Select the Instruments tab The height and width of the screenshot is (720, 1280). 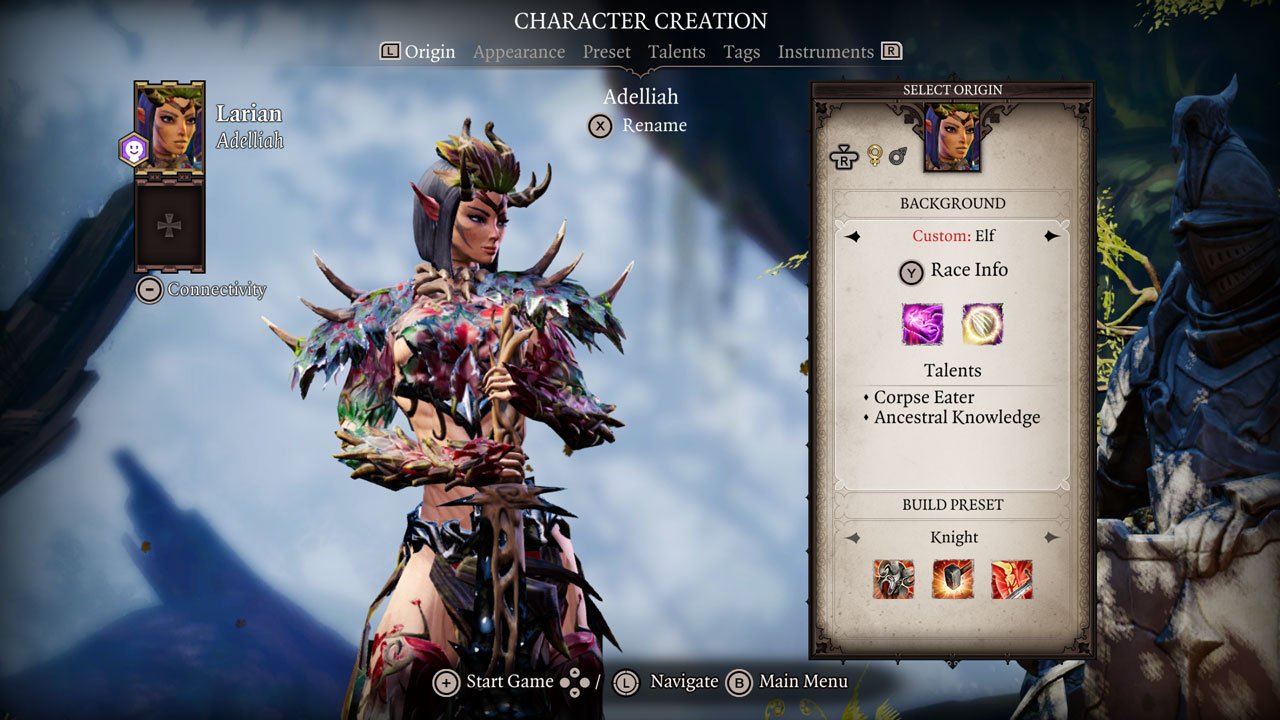click(826, 51)
